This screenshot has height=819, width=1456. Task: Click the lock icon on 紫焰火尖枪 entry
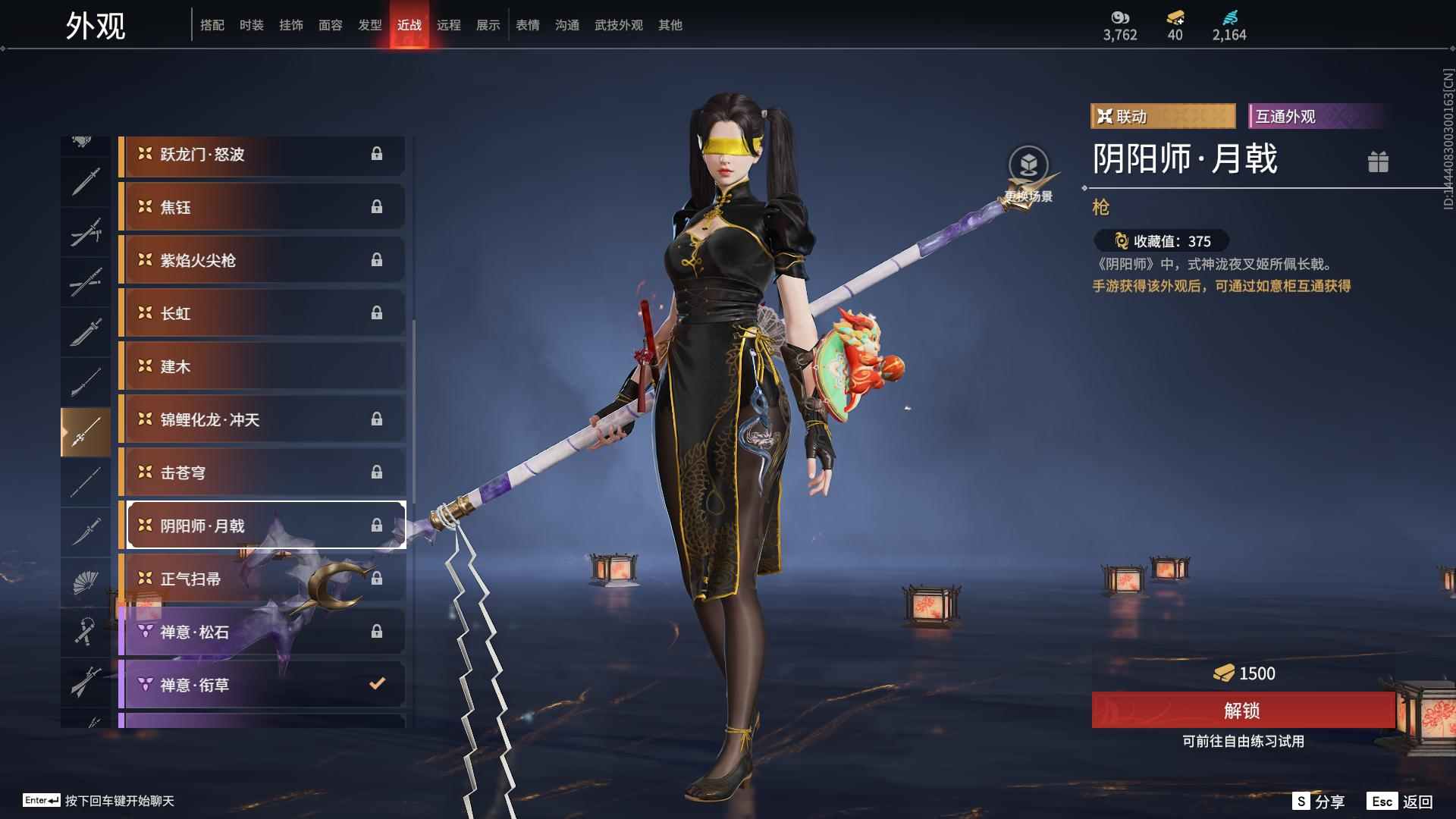[x=378, y=260]
